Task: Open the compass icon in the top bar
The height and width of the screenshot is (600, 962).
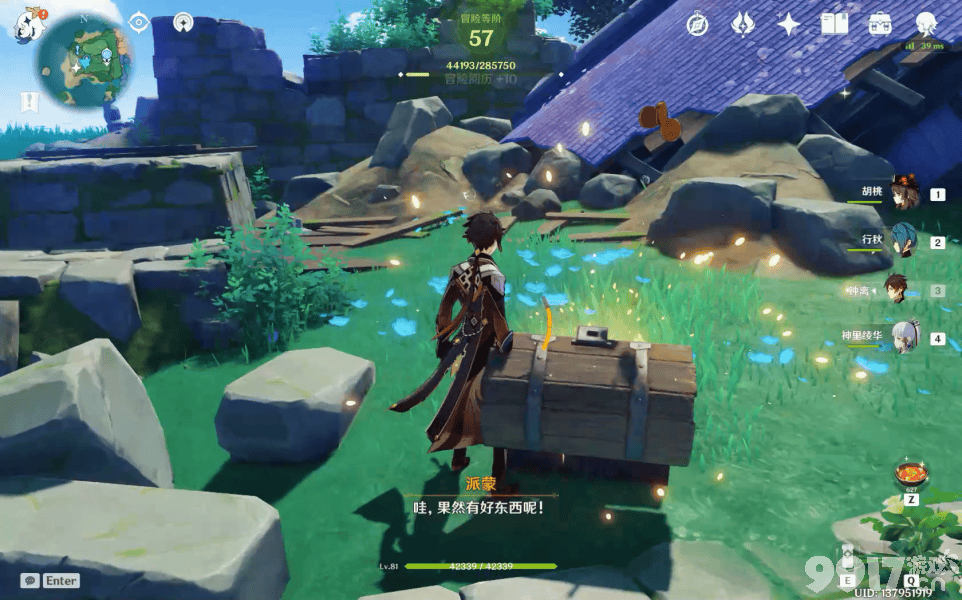Action: tap(697, 25)
